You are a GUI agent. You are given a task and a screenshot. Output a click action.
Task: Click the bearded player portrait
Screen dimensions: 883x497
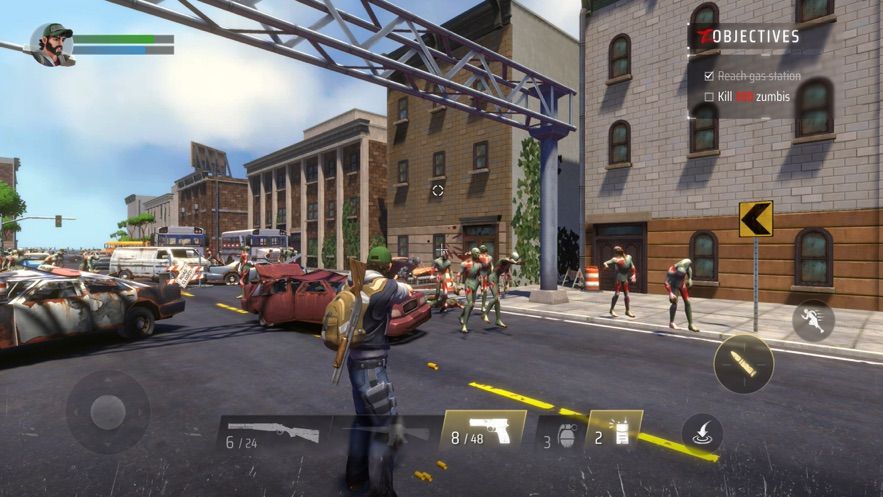click(x=52, y=44)
